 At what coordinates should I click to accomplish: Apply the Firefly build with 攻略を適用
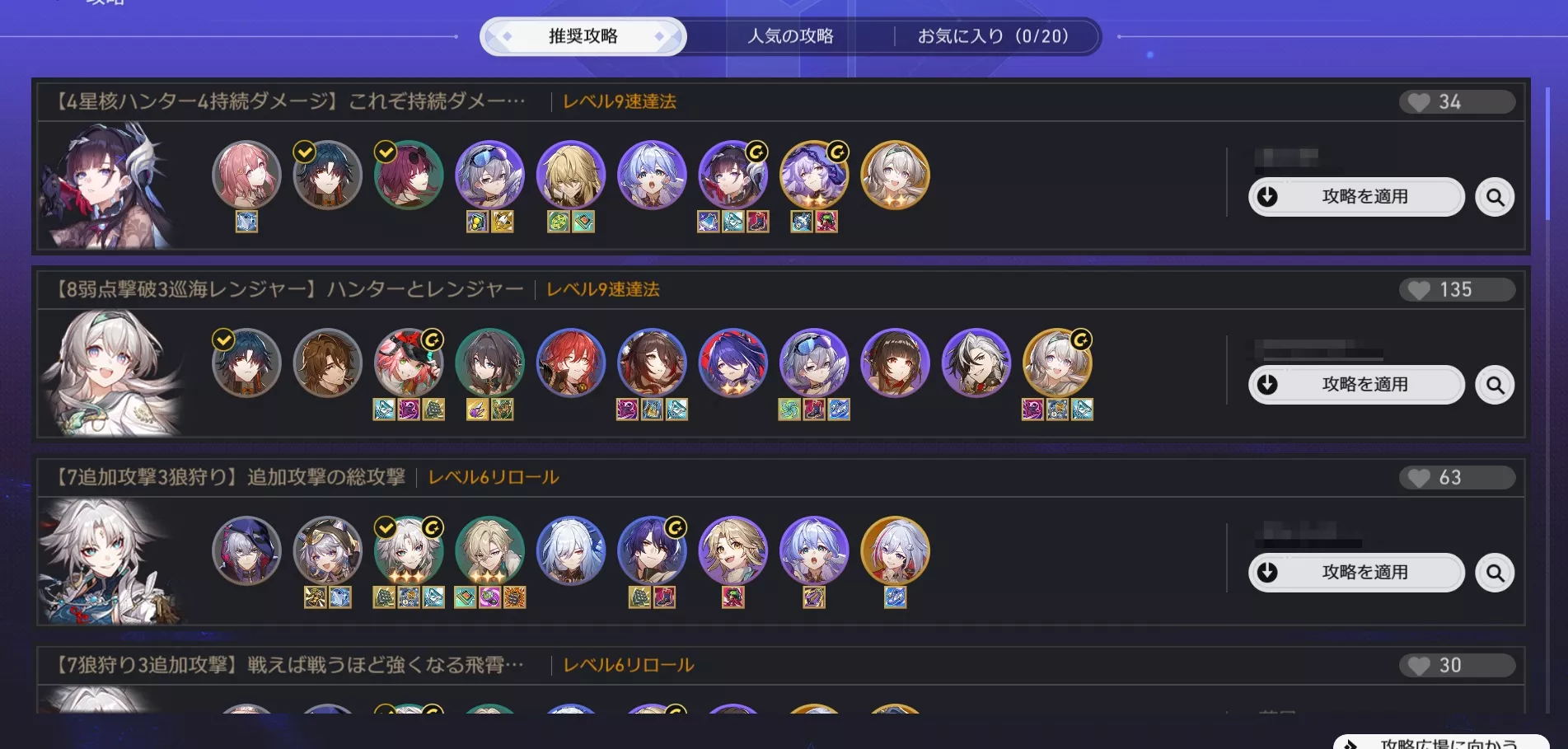(x=1357, y=385)
